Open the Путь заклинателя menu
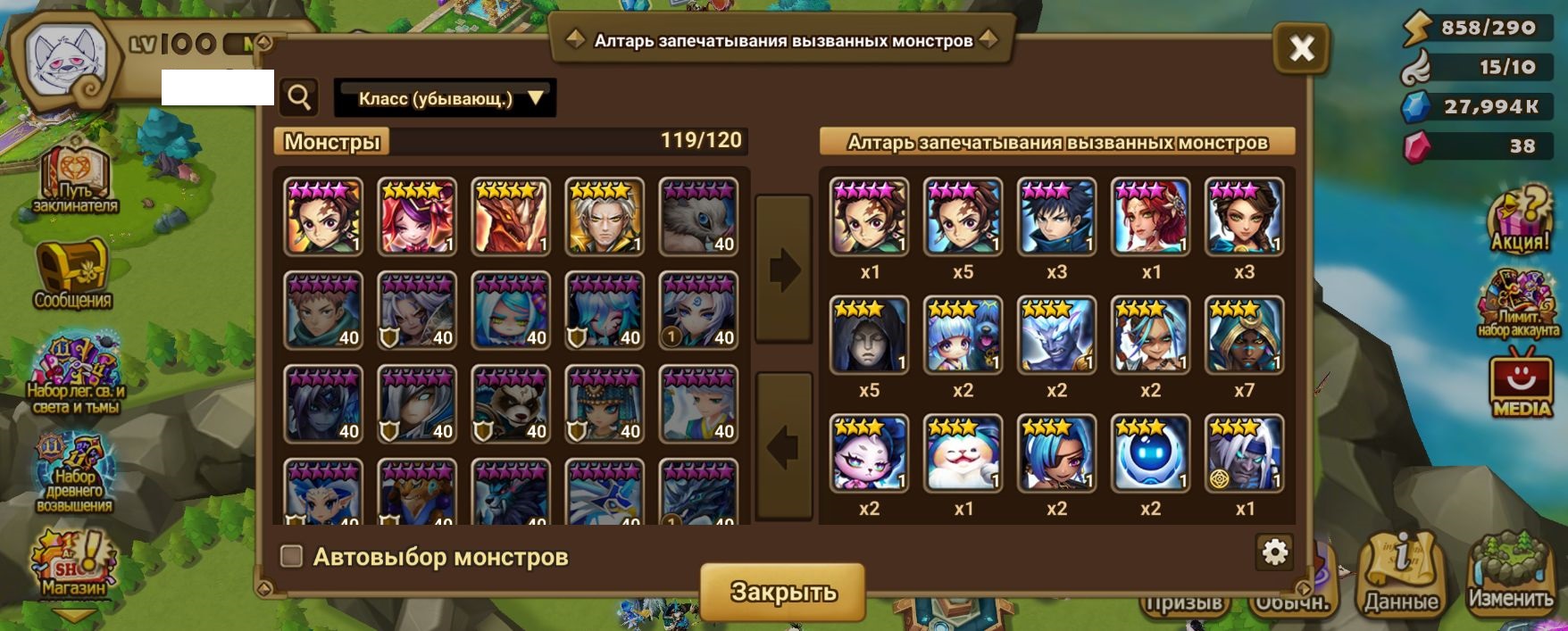 pyautogui.click(x=75, y=181)
